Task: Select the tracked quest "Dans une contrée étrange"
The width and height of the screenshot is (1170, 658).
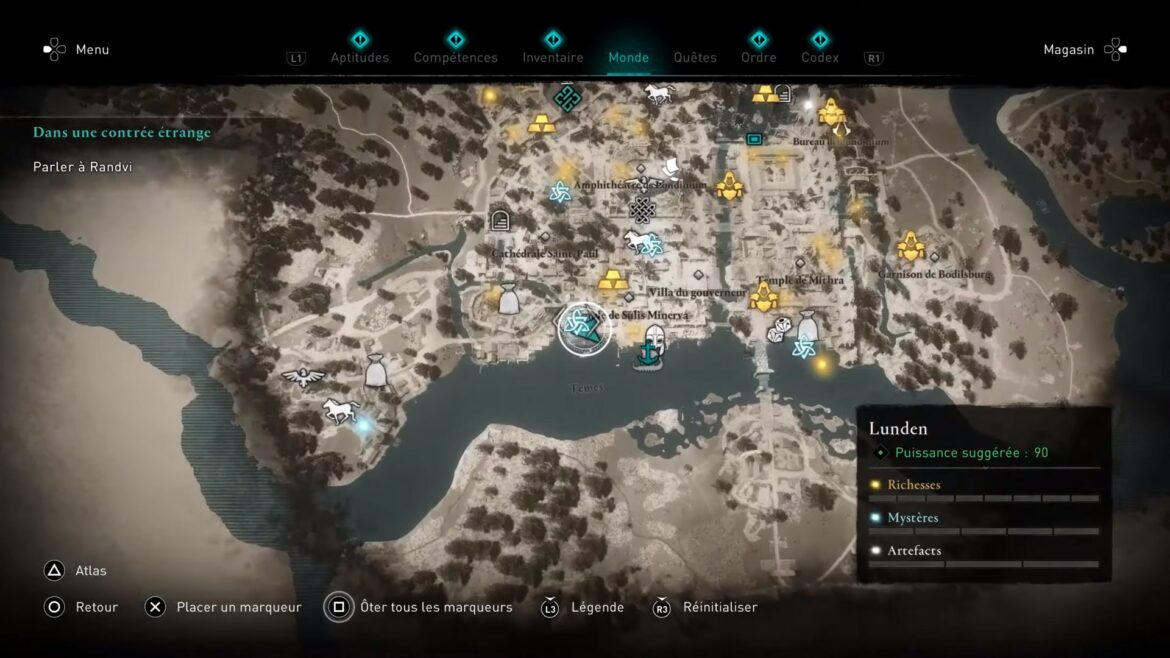Action: tap(122, 132)
